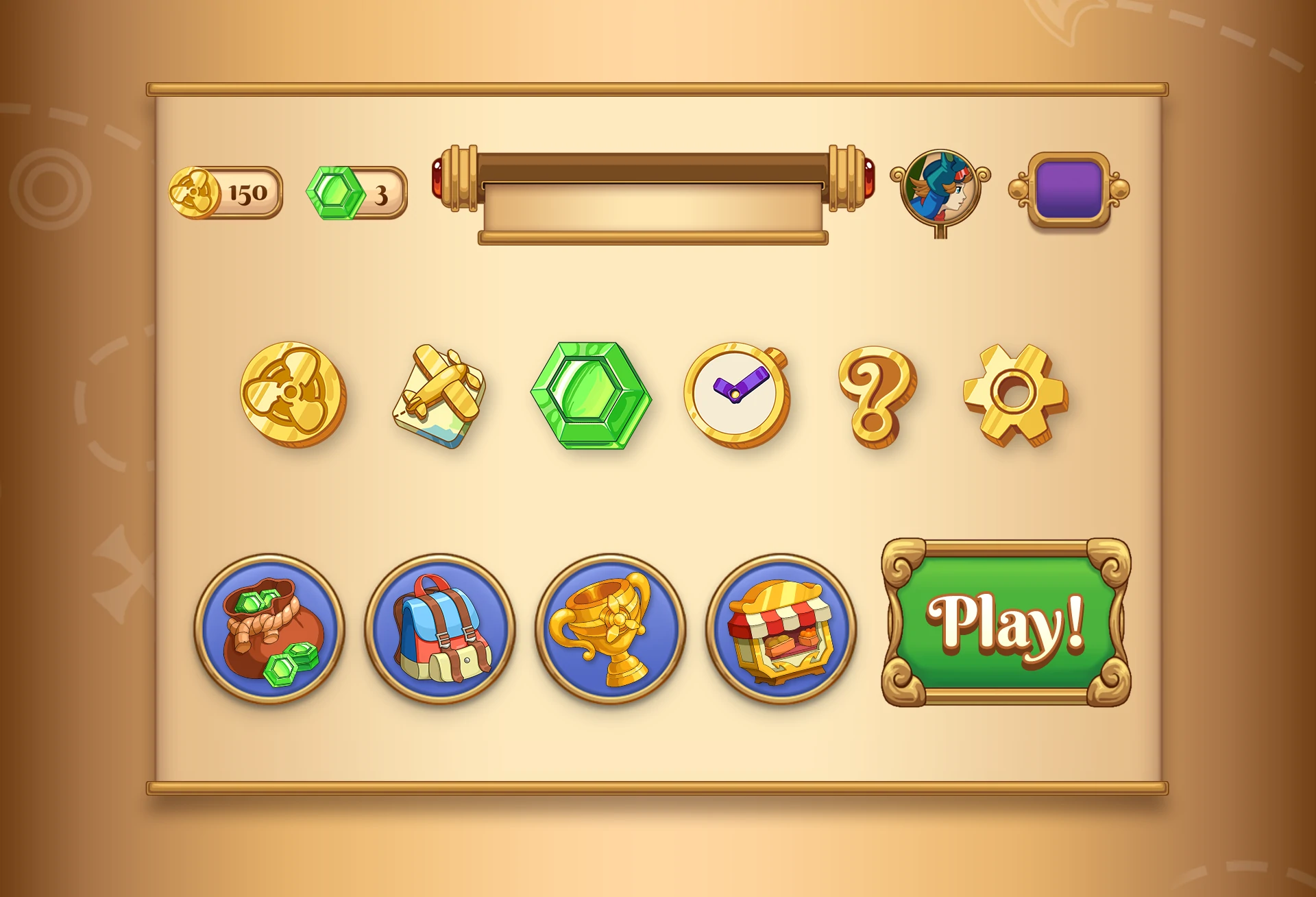Screen dimensions: 1316x897
Task: Tap the green gem counter showing 3
Action: tap(356, 193)
